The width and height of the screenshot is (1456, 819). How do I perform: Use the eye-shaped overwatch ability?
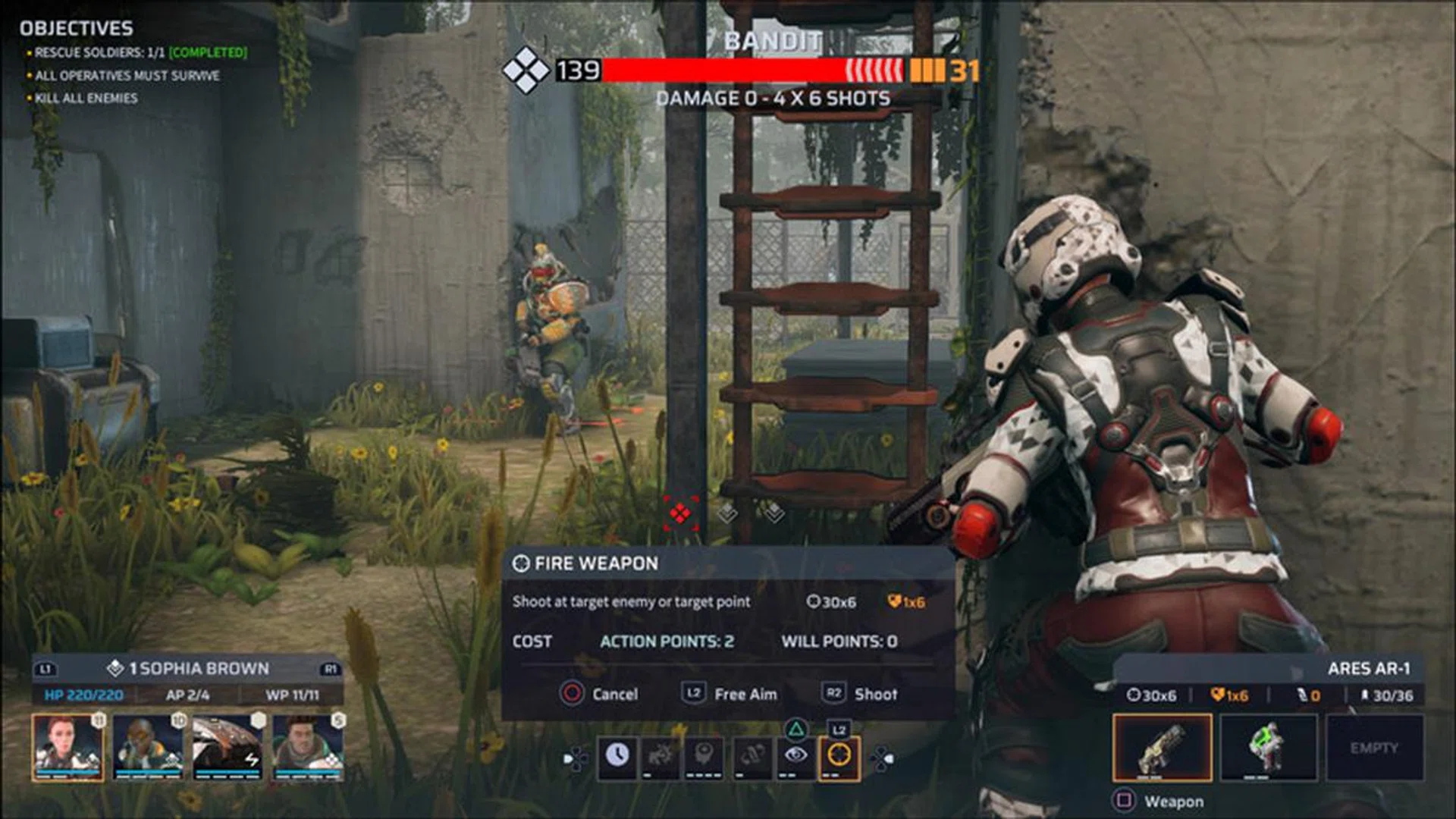click(795, 756)
